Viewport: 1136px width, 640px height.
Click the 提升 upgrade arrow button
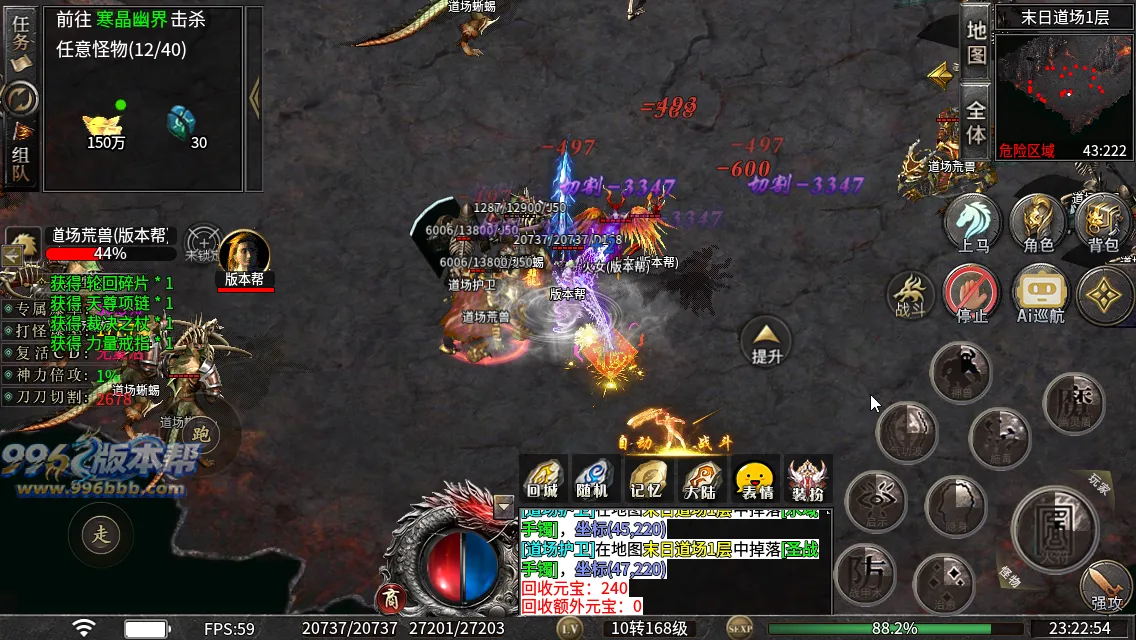(x=766, y=340)
